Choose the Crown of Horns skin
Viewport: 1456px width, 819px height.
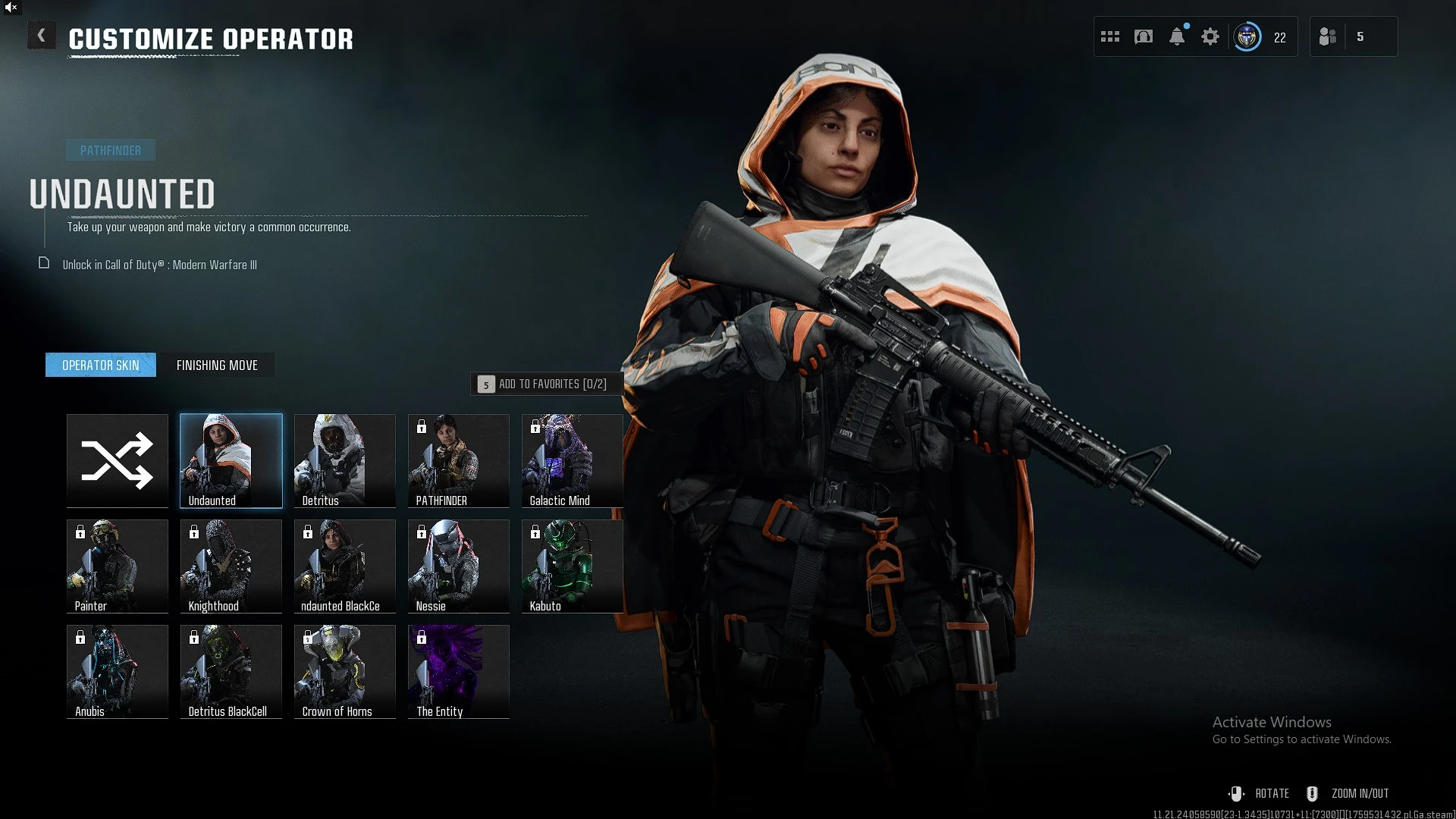345,671
